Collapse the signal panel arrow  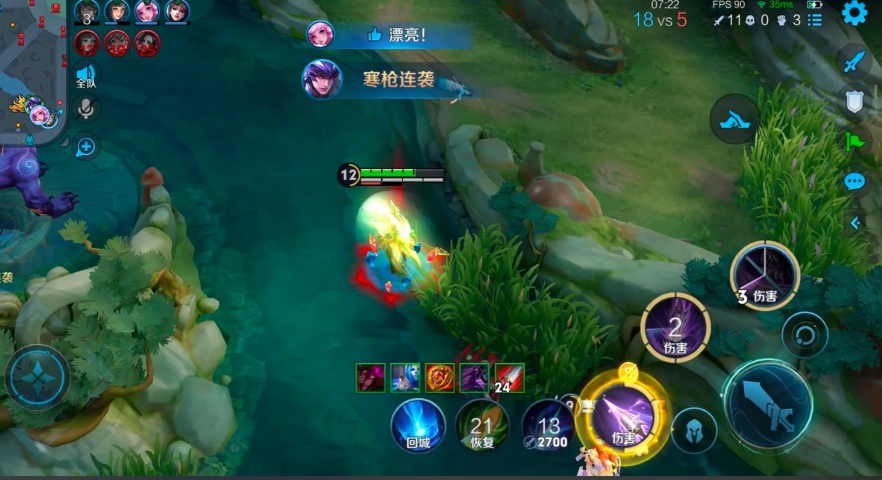[x=855, y=223]
